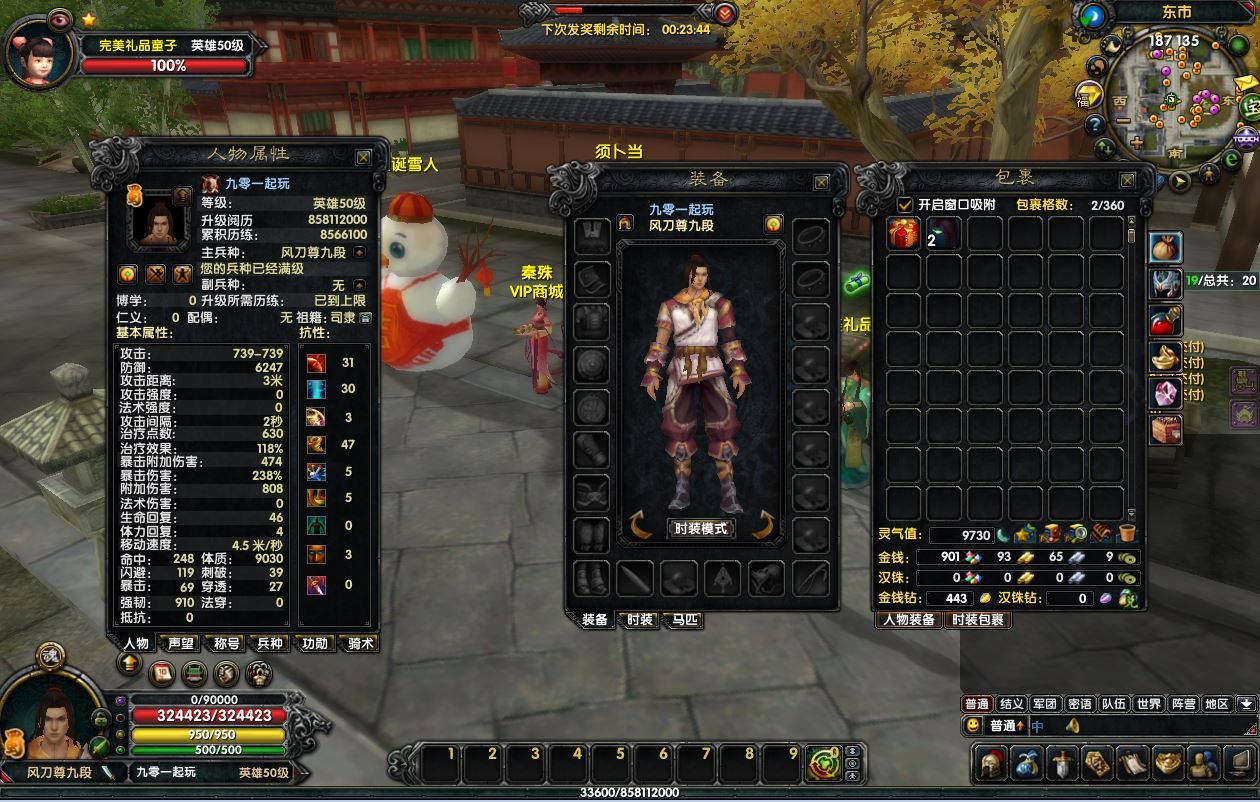Choose the 军团 legion chat channel
The image size is (1260, 802).
pyautogui.click(x=1045, y=704)
